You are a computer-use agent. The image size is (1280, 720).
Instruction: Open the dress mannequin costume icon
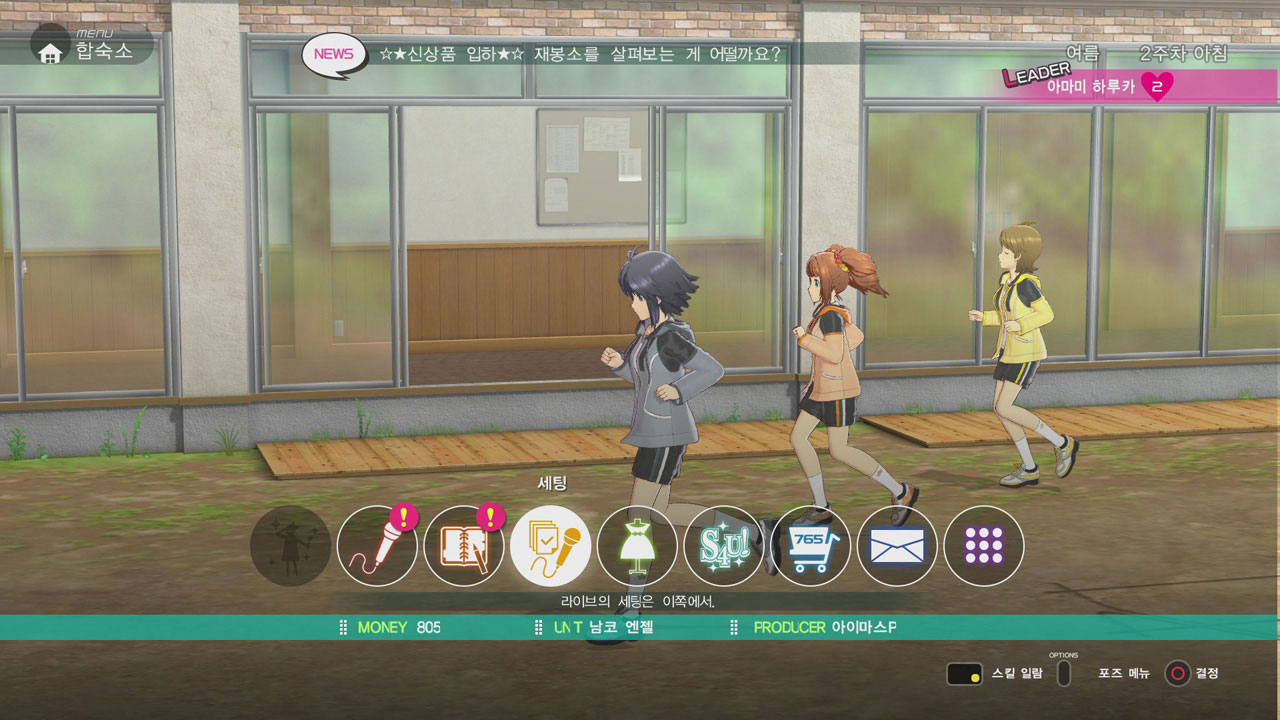(637, 546)
